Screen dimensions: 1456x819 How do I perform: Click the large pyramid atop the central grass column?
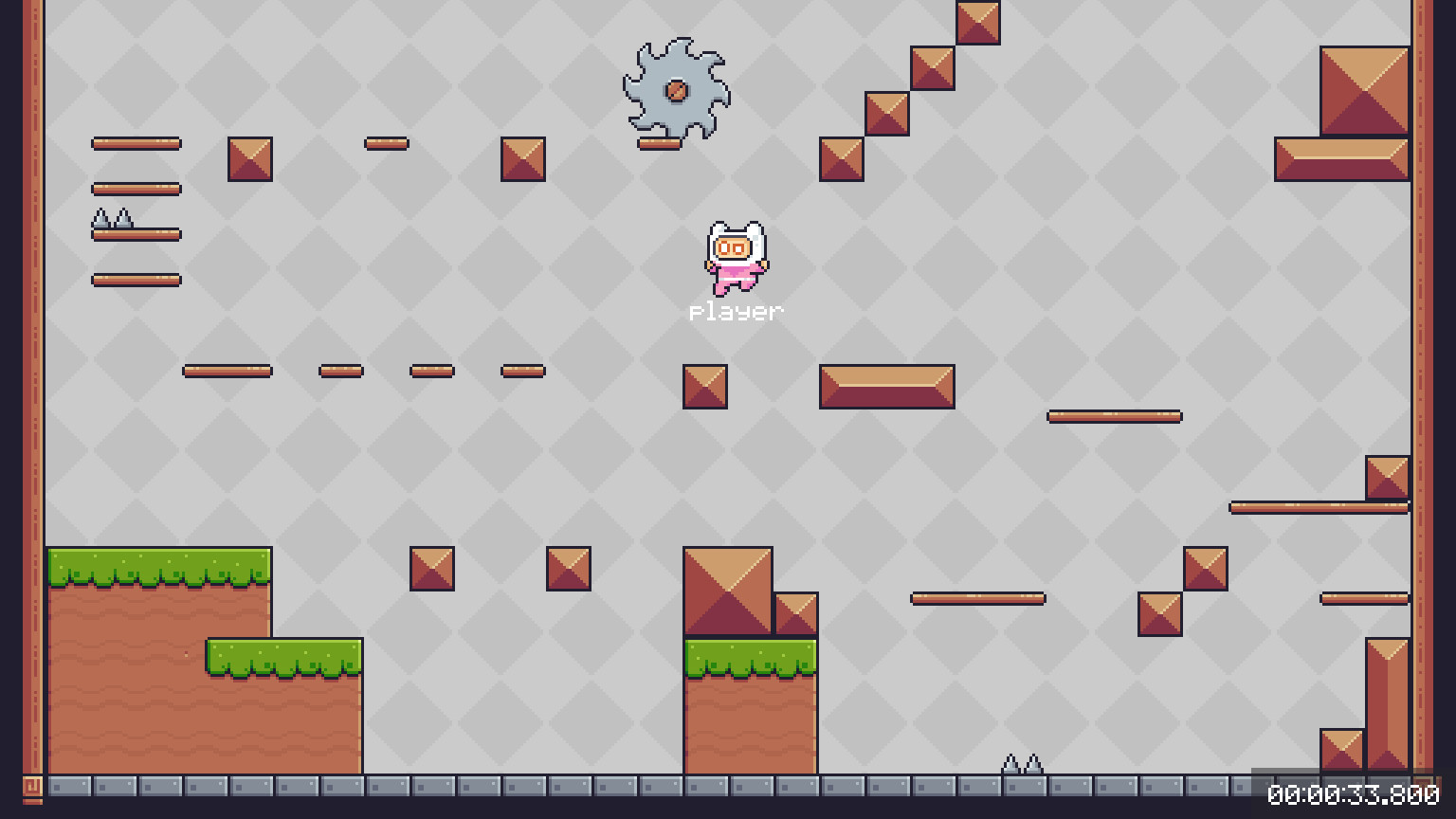(730, 588)
